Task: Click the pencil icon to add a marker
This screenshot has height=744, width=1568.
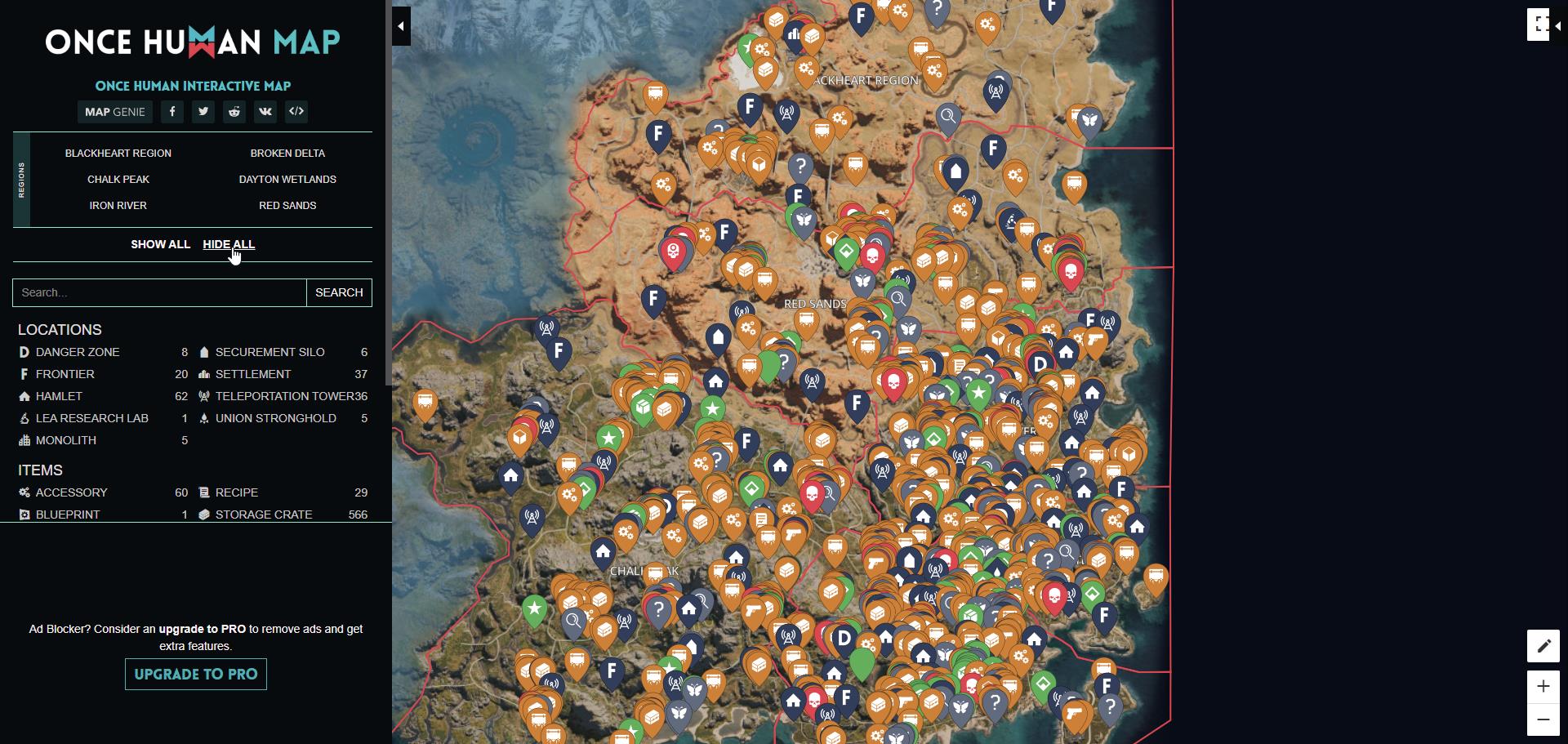Action: click(x=1543, y=646)
